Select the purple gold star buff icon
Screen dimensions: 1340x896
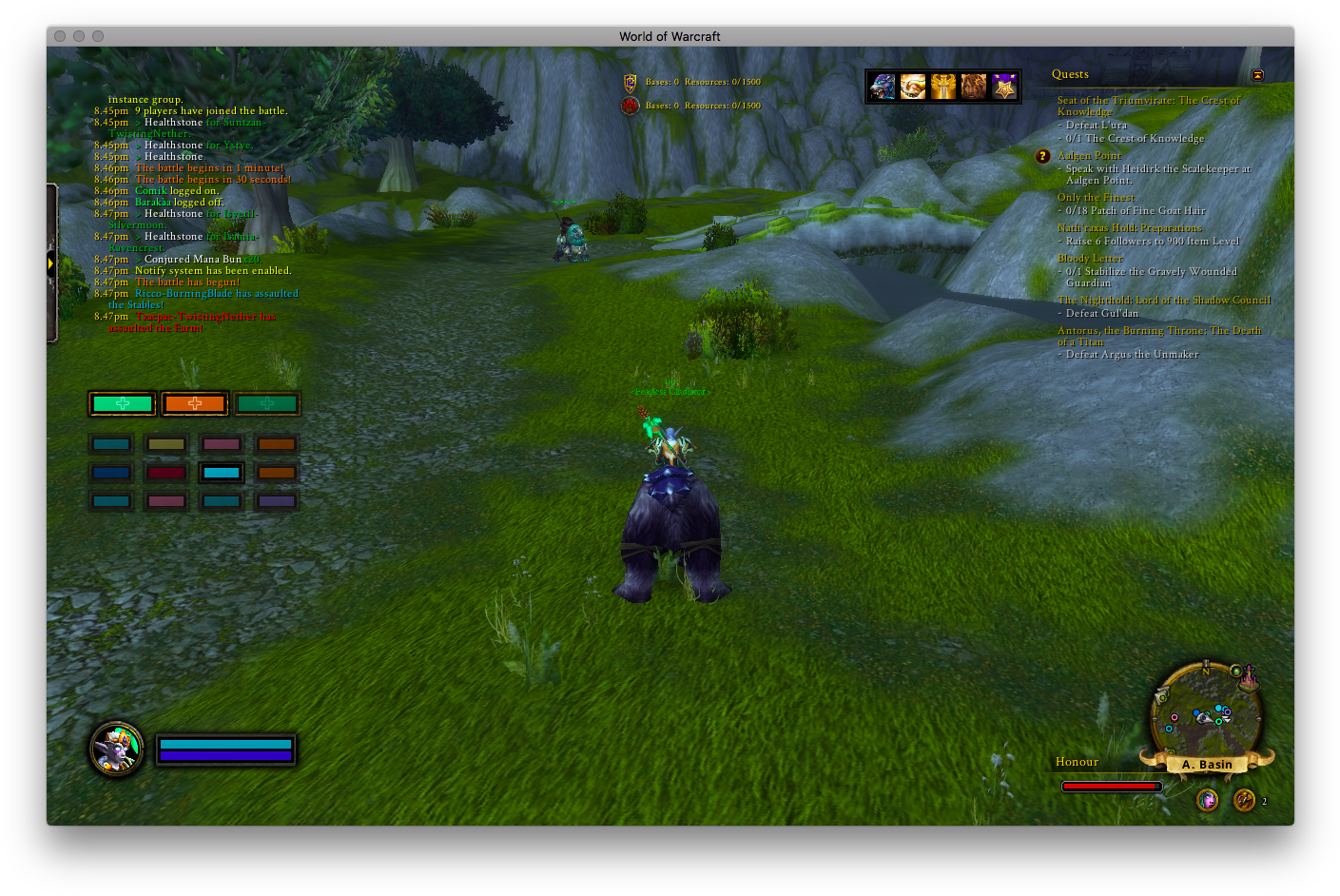coord(1004,87)
